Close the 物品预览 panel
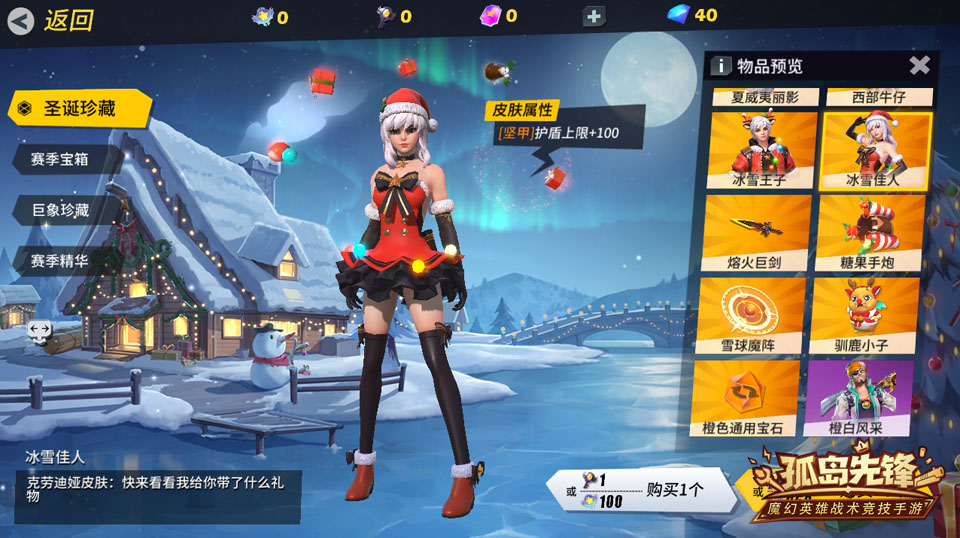This screenshot has width=960, height=538. point(919,66)
